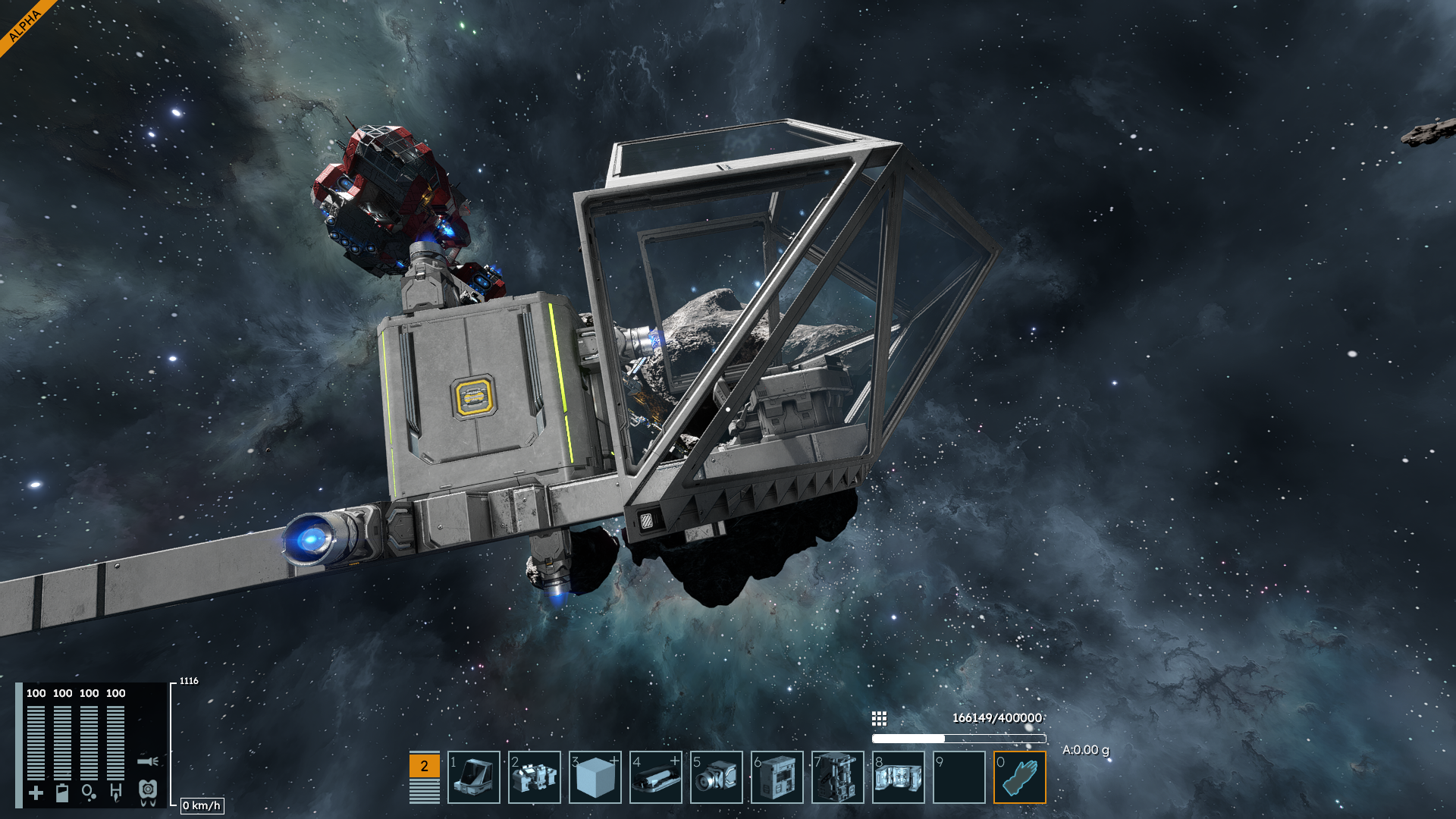Pick the glass window block in slot 4
Viewport: 1456px width, 819px height.
click(x=656, y=777)
